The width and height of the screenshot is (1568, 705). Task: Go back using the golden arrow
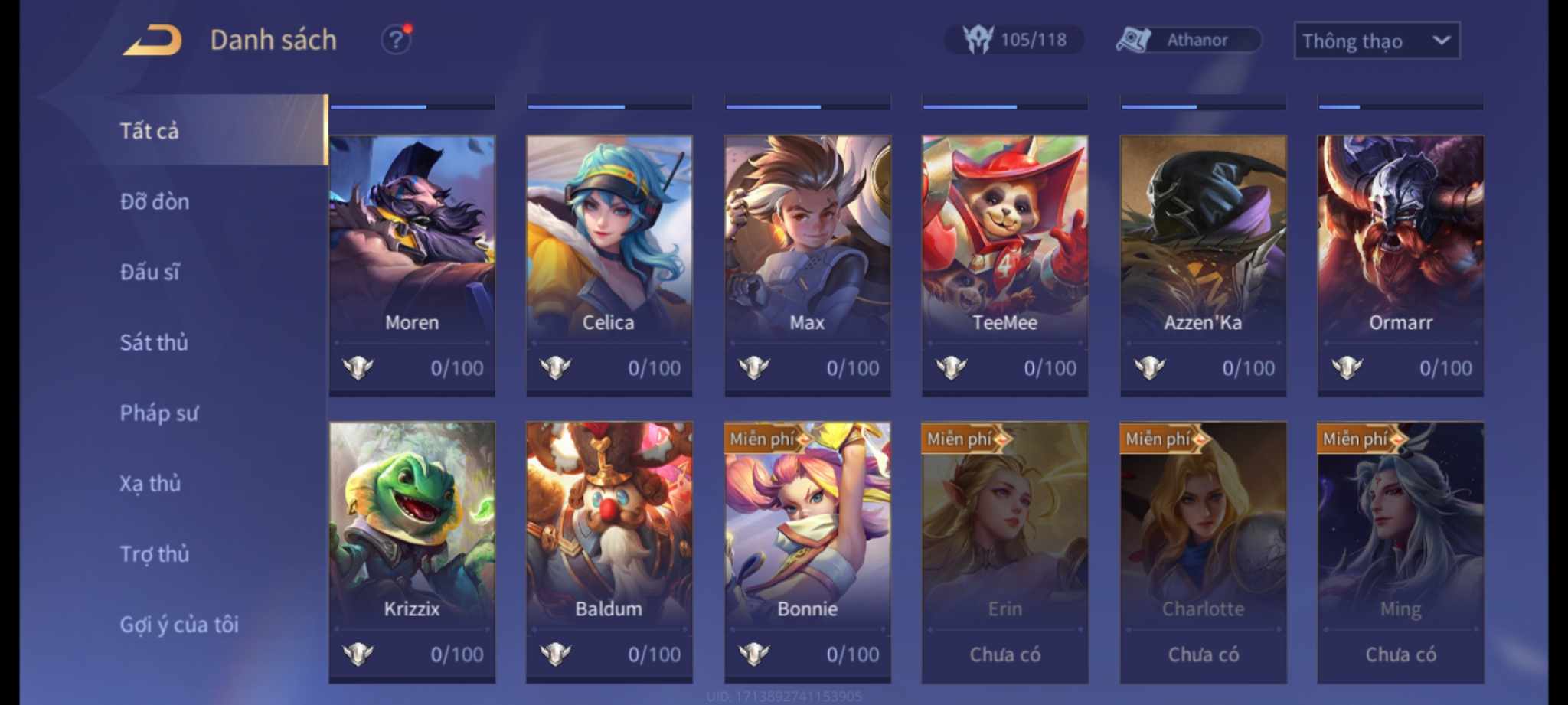(152, 40)
